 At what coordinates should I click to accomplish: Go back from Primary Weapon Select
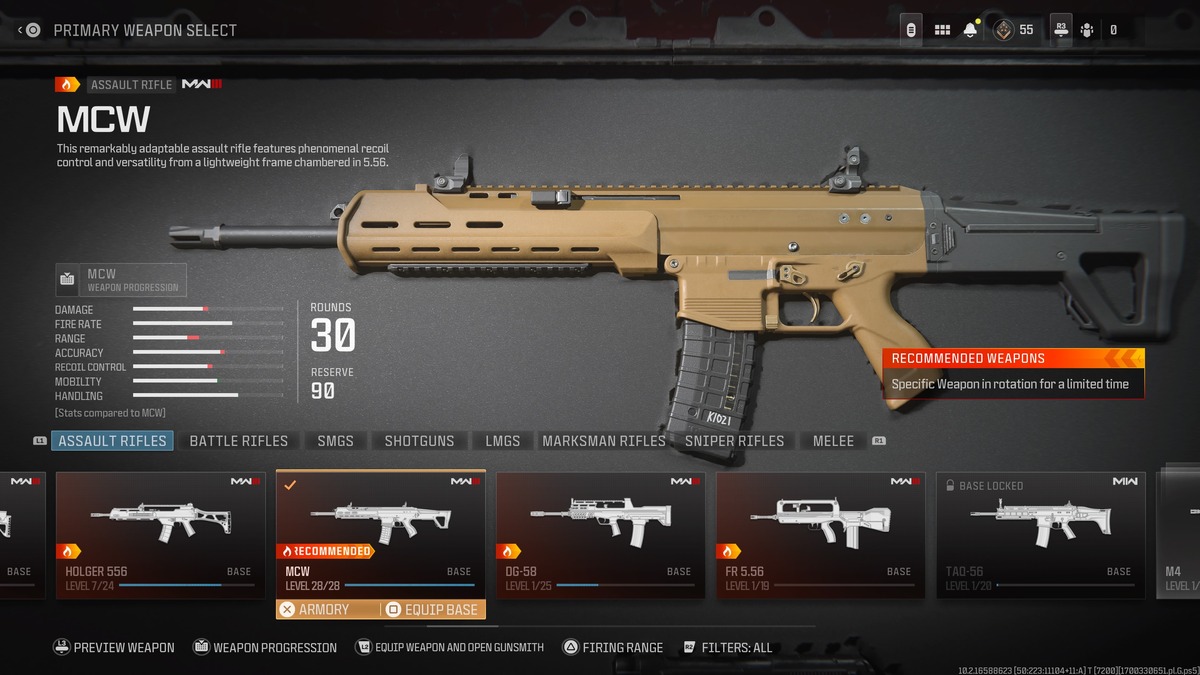pyautogui.click(x=28, y=30)
